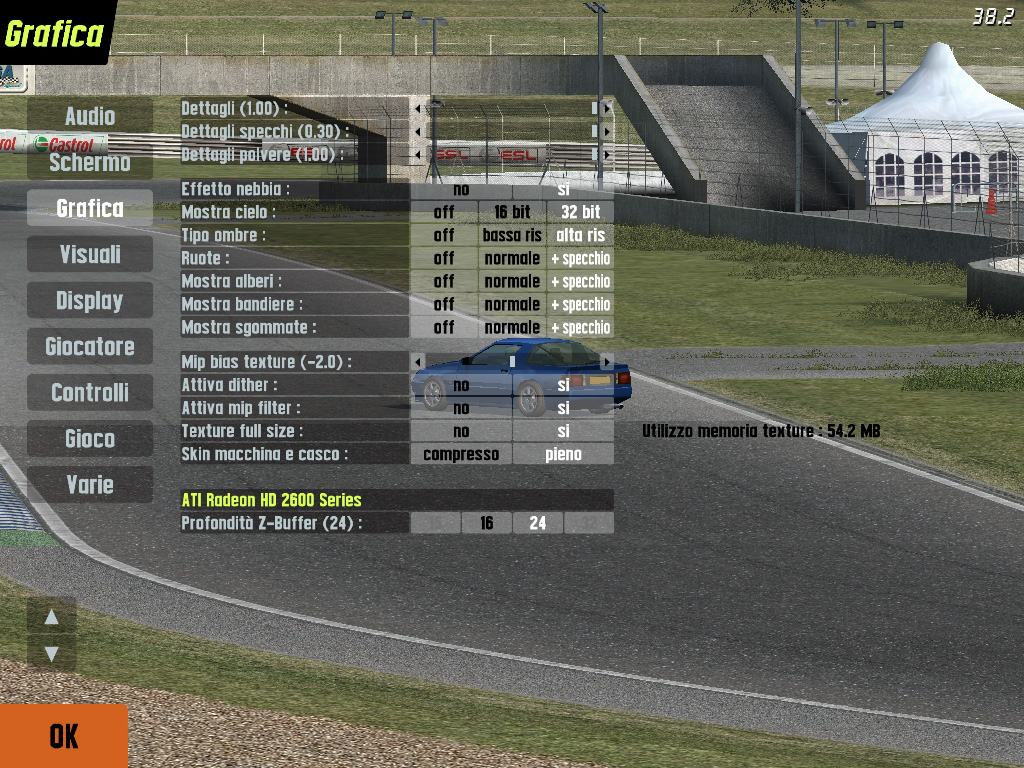Go to the Visuali settings tab
1024x768 pixels.
click(90, 254)
